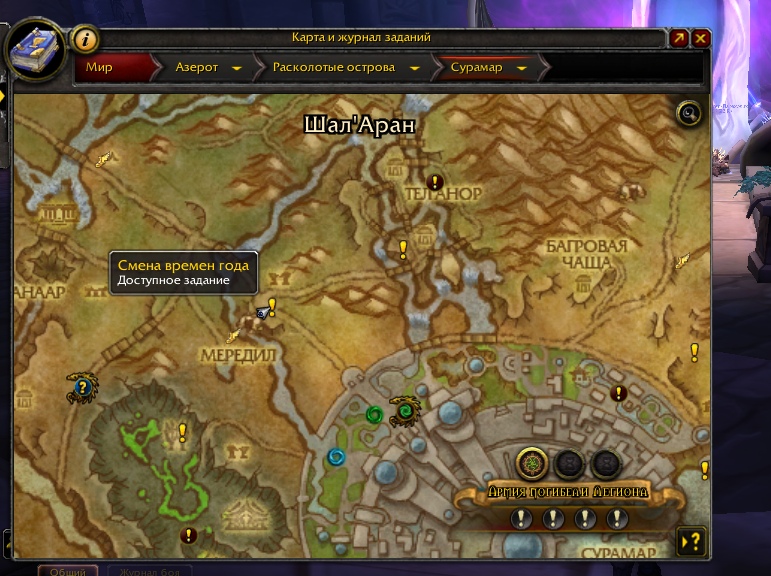Close the map and quest log window

pyautogui.click(x=701, y=38)
